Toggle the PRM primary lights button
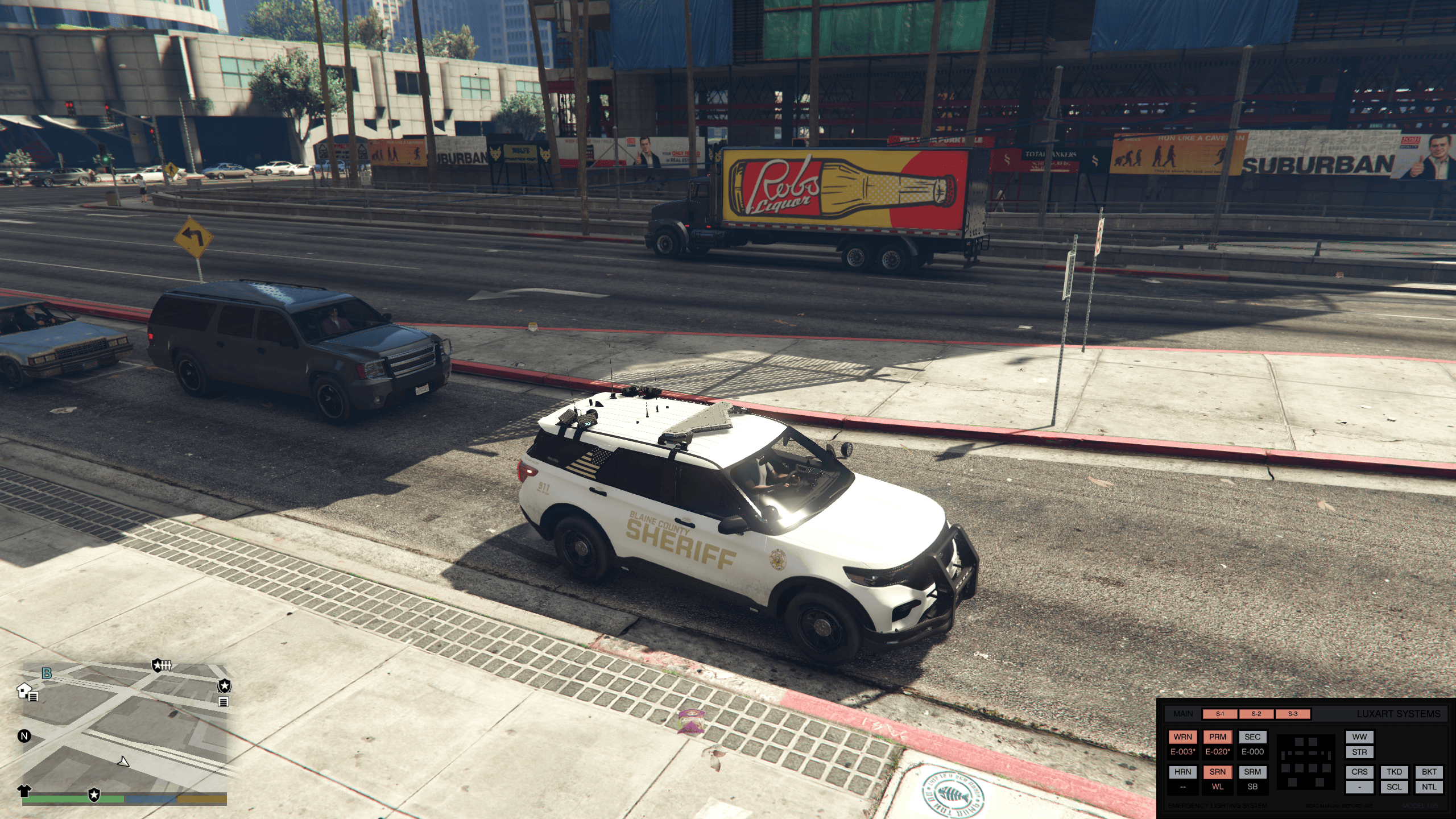The width and height of the screenshot is (1456, 819). (1217, 737)
